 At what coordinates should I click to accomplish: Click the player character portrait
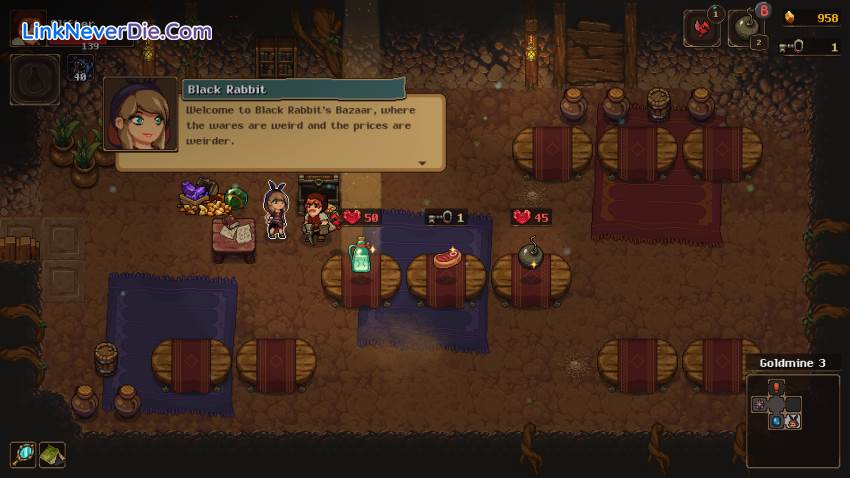click(28, 27)
